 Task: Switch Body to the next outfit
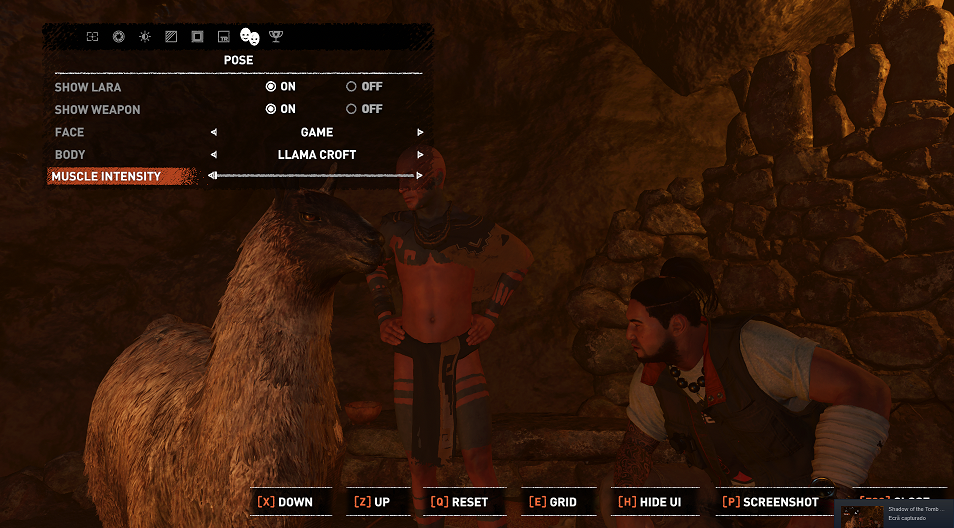420,155
